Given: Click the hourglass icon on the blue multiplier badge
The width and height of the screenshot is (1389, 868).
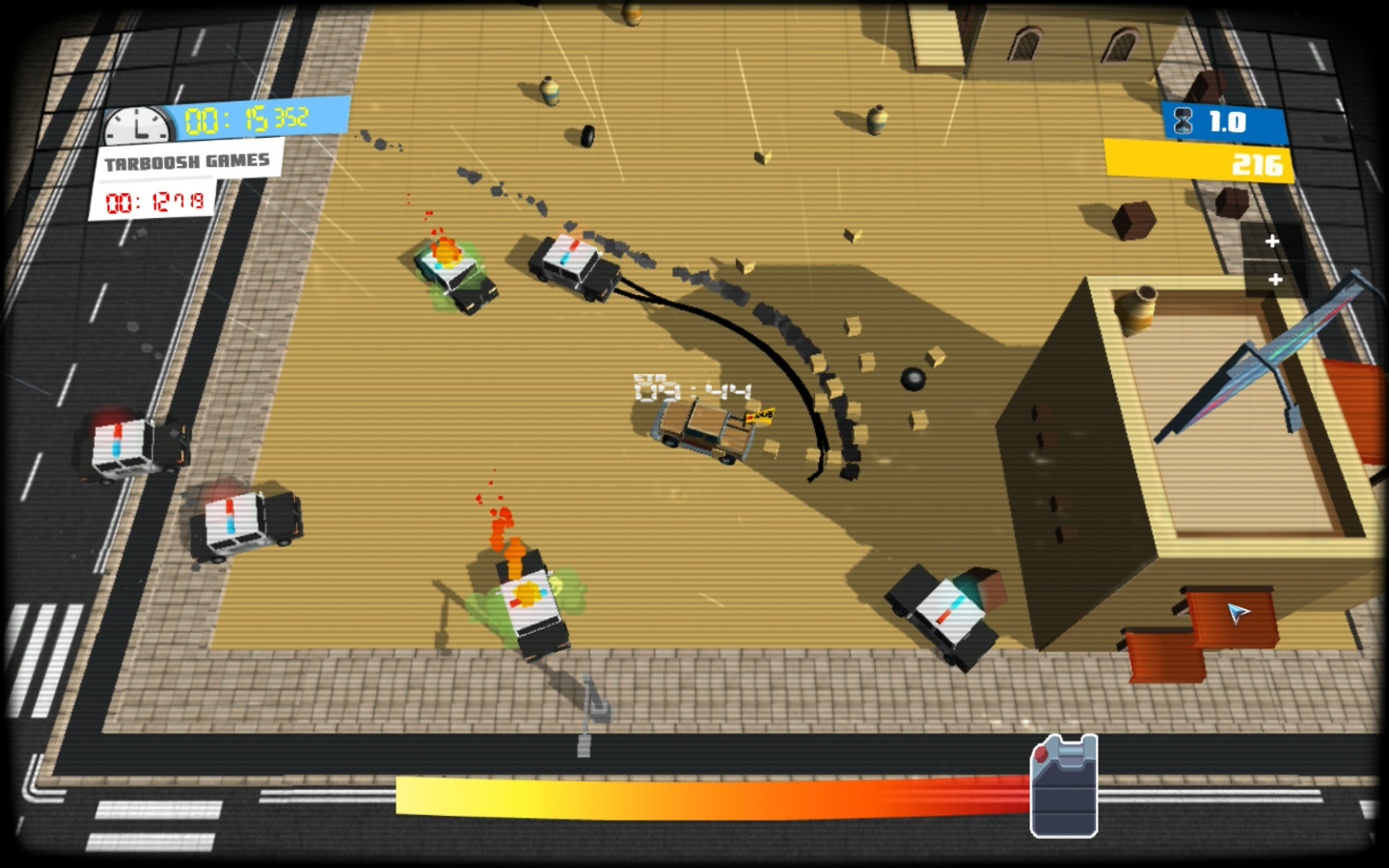Looking at the screenshot, I should point(1181,122).
